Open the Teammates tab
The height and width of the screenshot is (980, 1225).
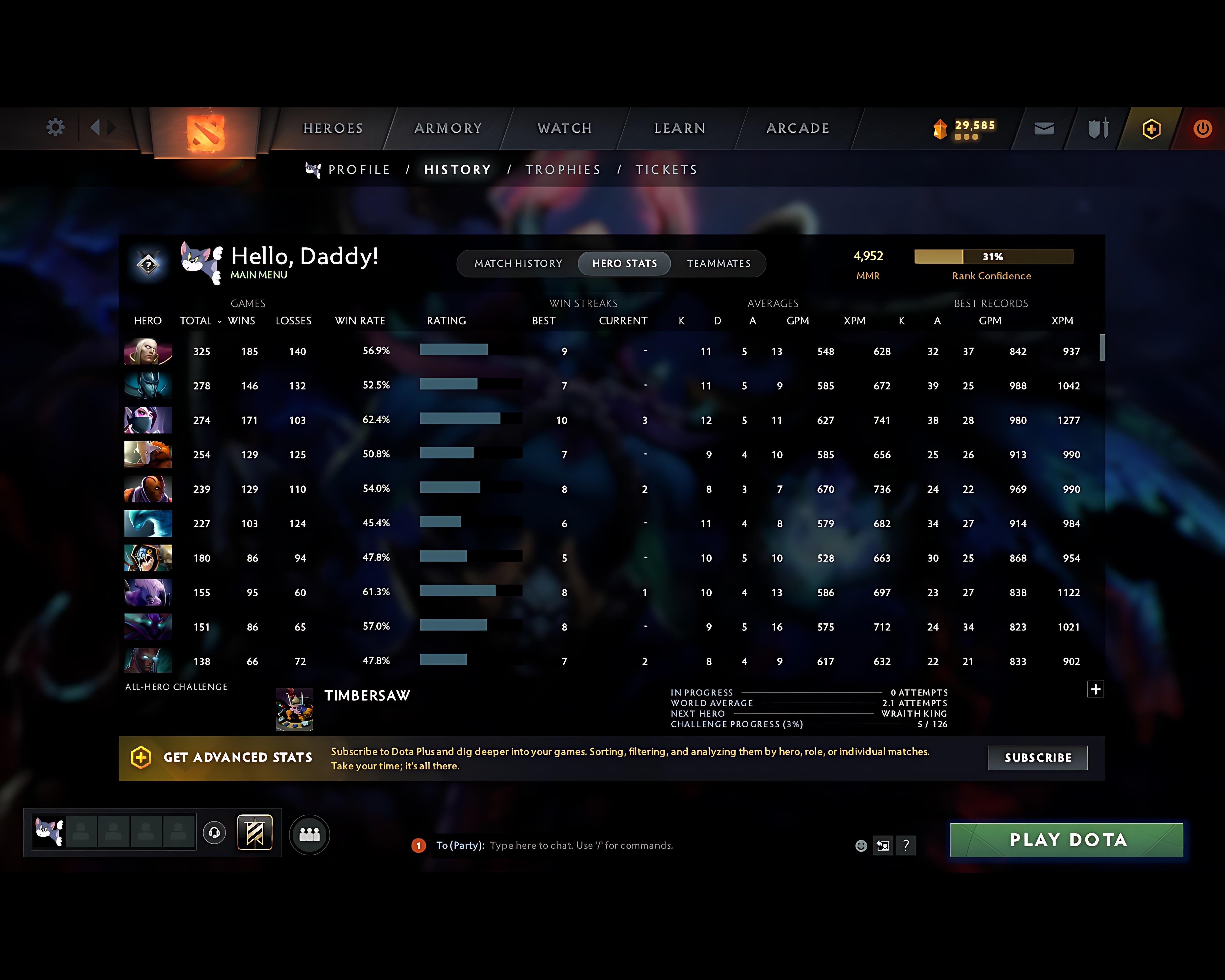coord(719,263)
